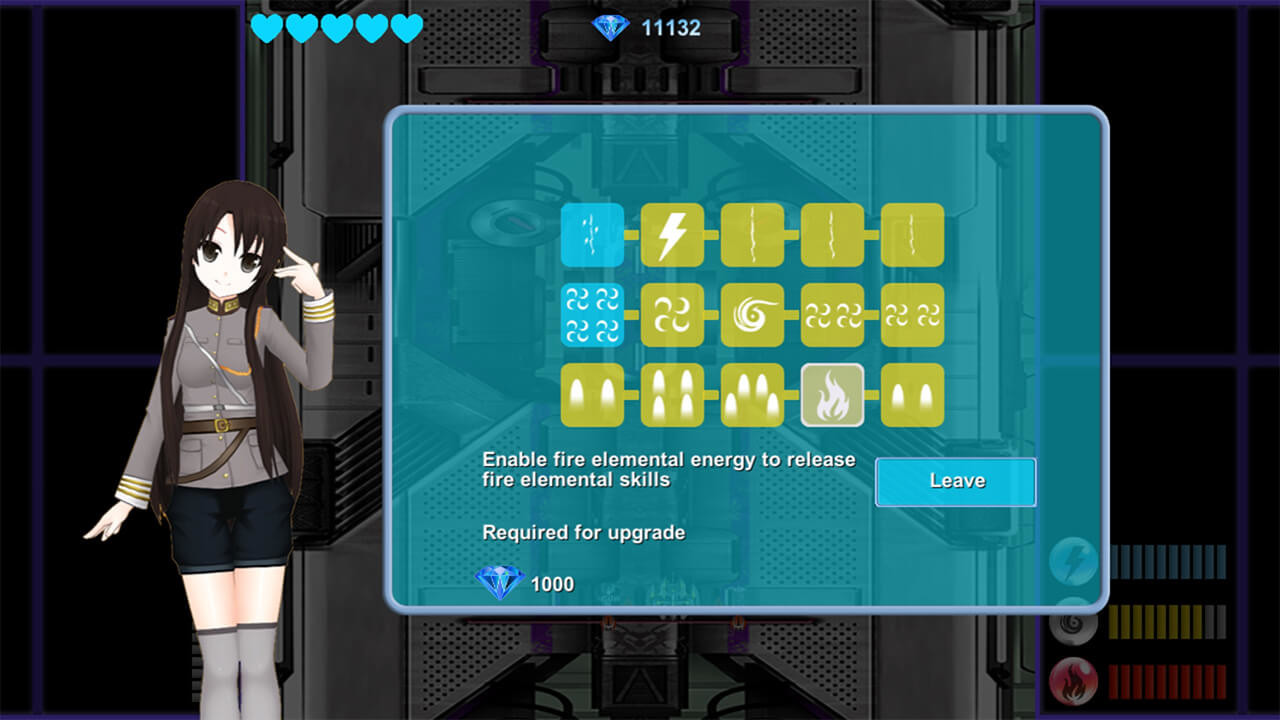This screenshot has width=1280, height=720.
Task: Click the Leave button
Action: click(955, 481)
